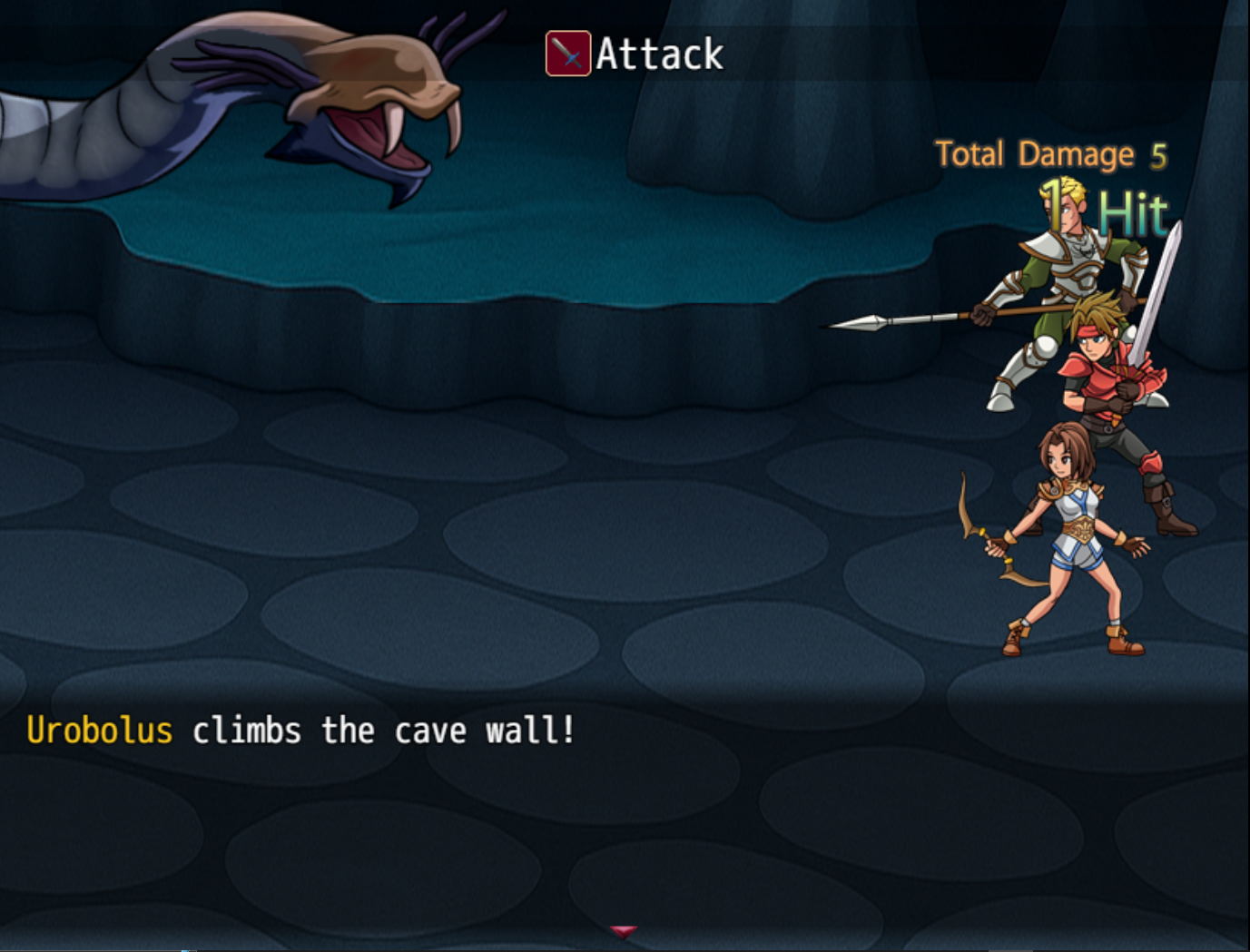1250x952 pixels.
Task: Select the Attack command
Action: point(656,54)
